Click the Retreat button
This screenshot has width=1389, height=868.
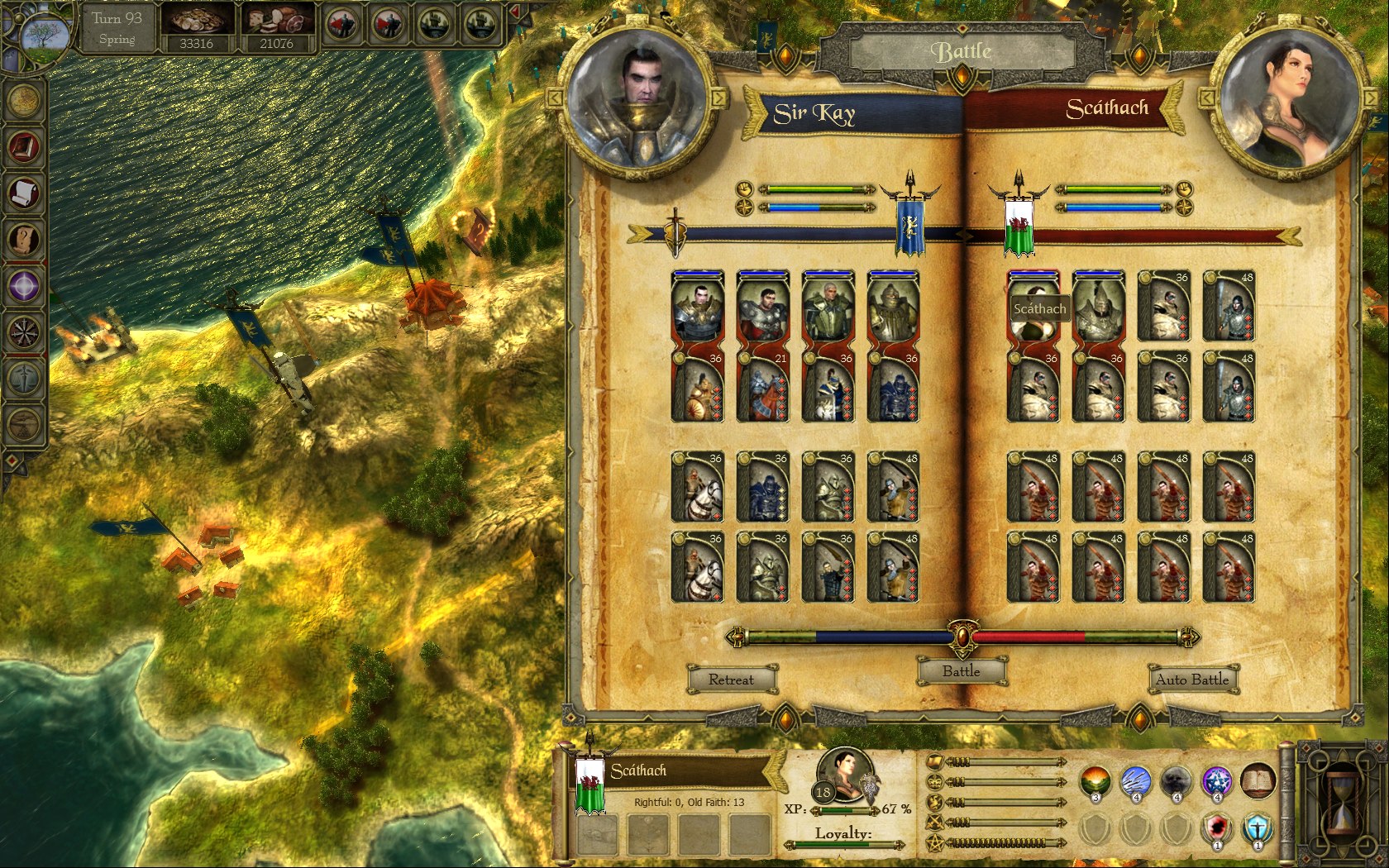pos(731,680)
